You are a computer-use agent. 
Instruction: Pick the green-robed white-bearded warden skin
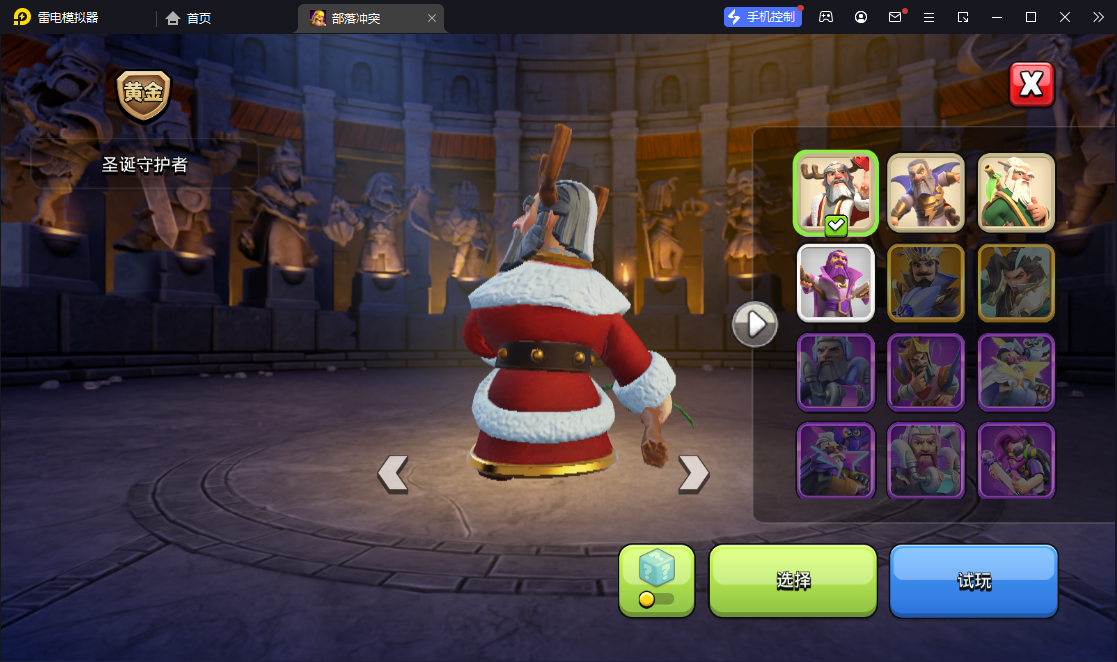point(1016,193)
